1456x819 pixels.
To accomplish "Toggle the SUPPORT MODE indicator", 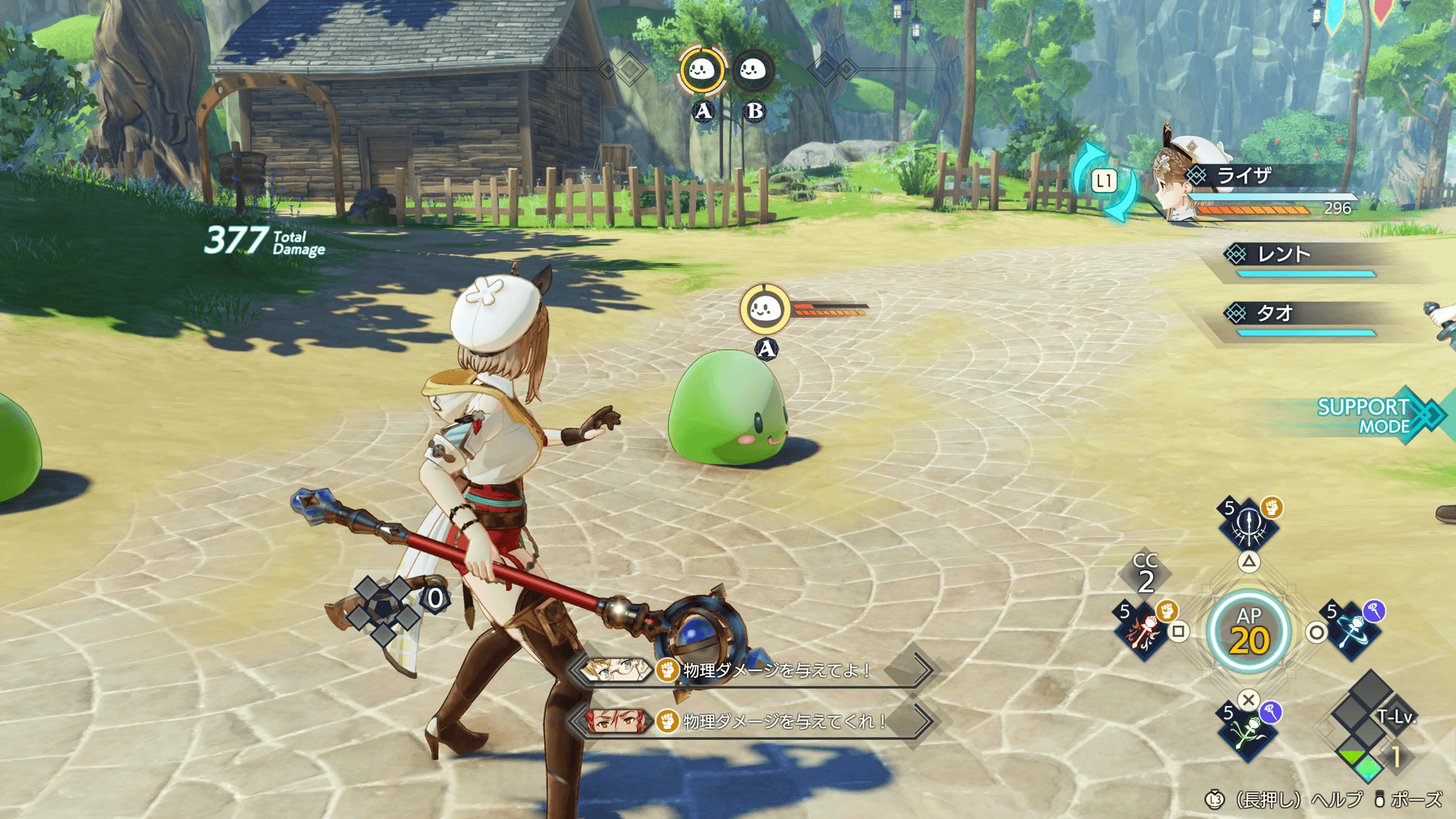I will point(1373,416).
